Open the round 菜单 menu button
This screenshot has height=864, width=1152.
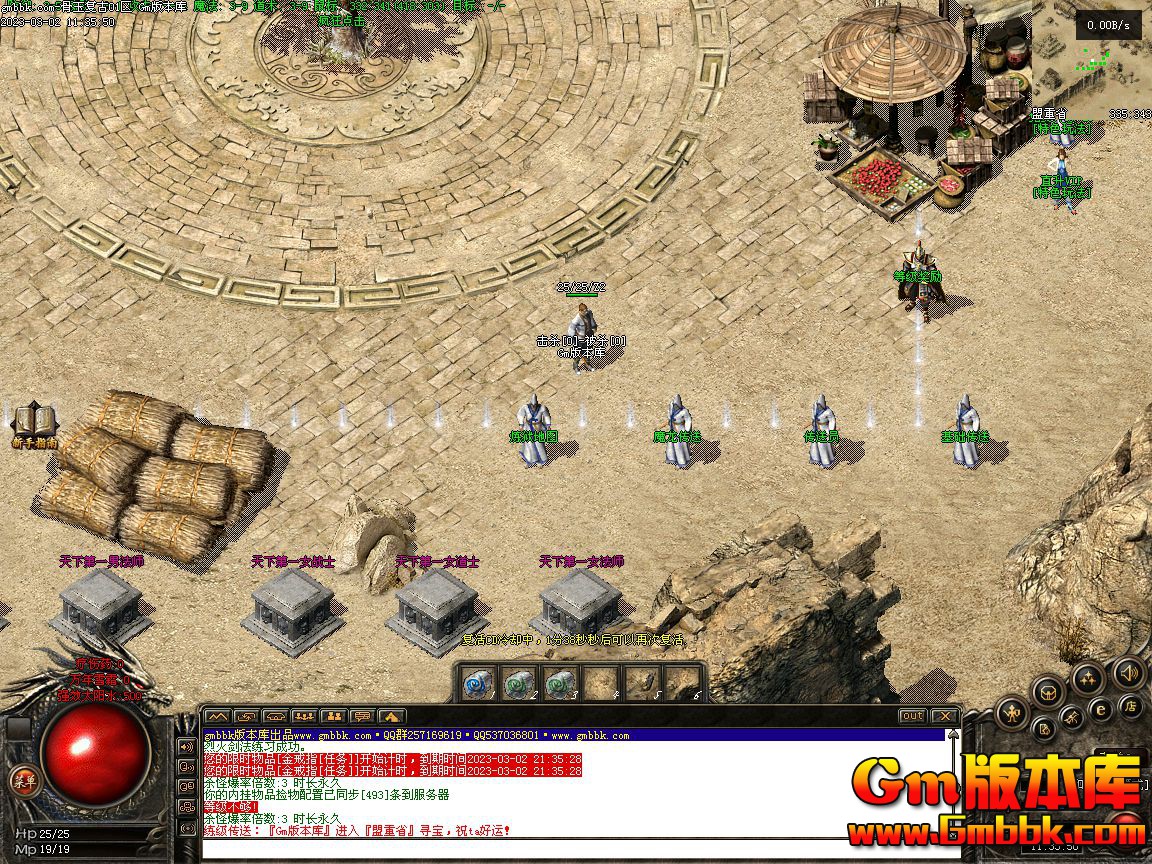coord(21,781)
